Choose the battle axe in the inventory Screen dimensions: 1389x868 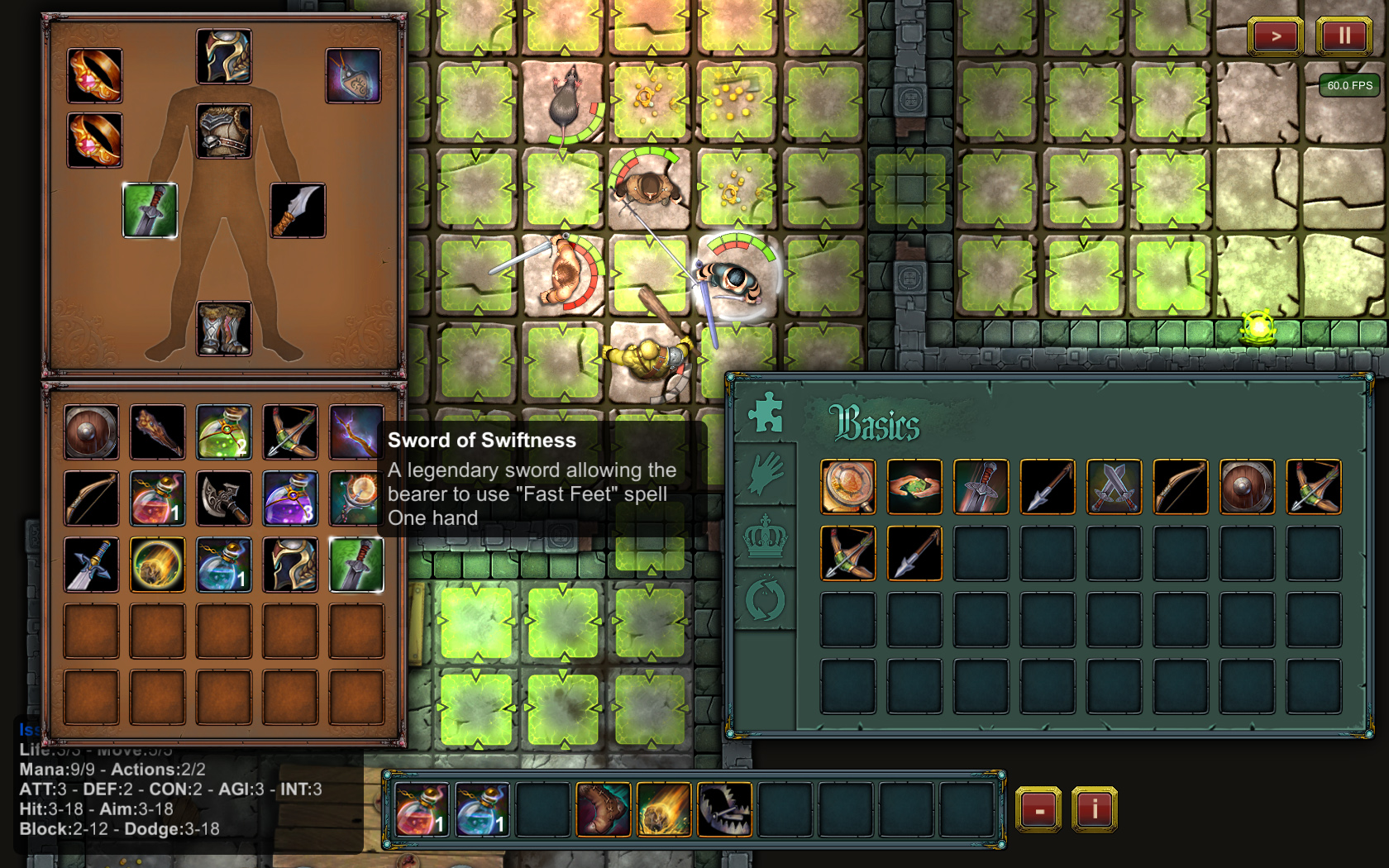coord(224,498)
